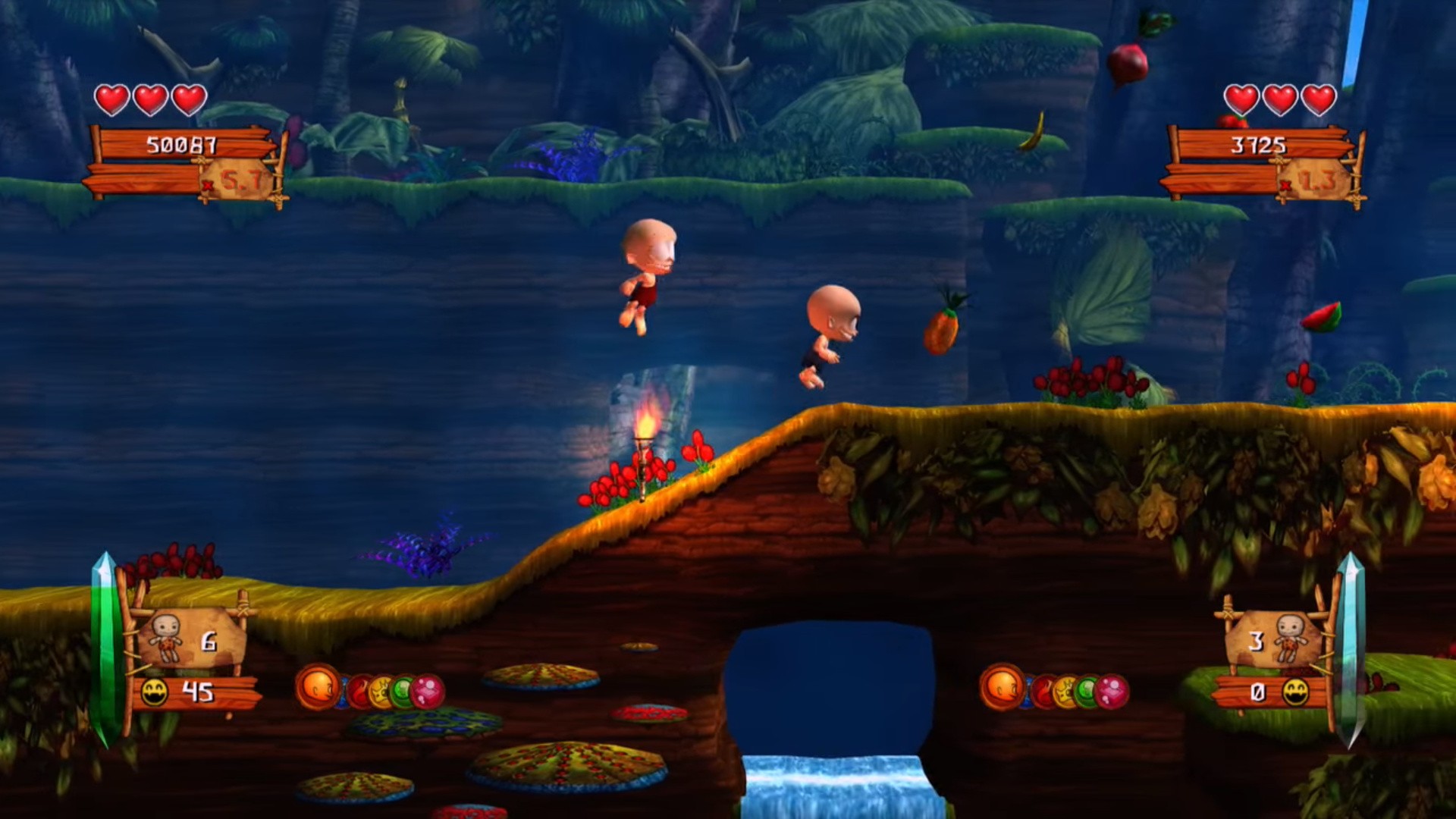Click the floating pineapple fruit
Viewport: 1456px width, 819px height.
[x=940, y=331]
